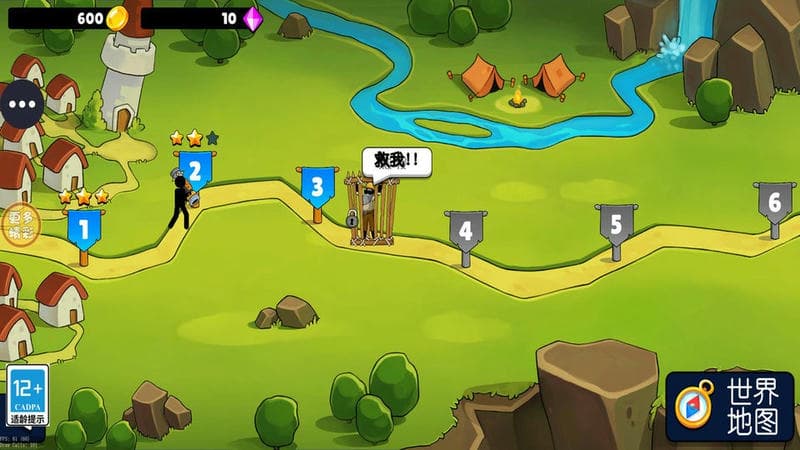
Task: Start level 3 from its flag
Action: click(x=317, y=186)
